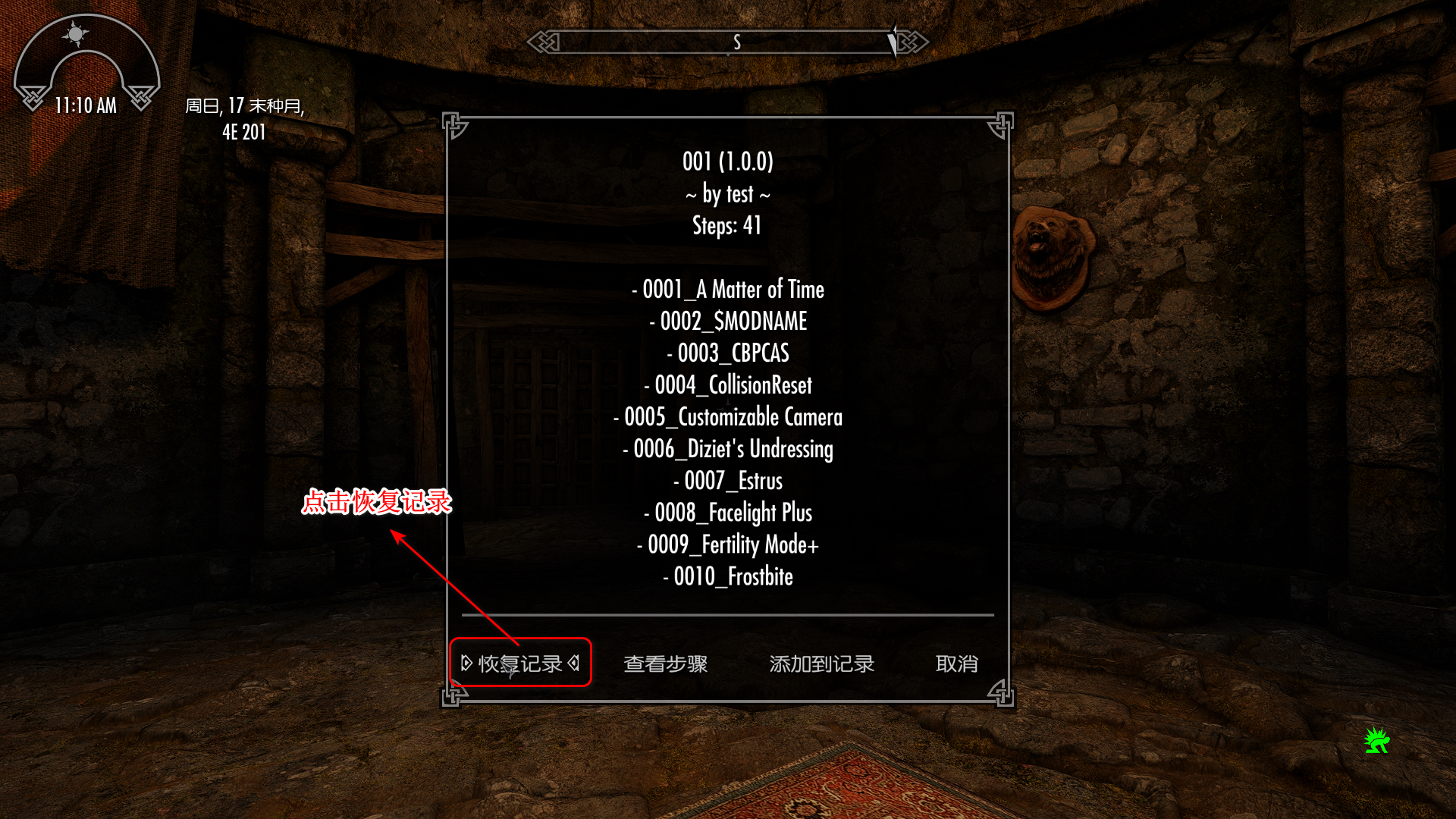Select the 0003_CBPCAS entry
Image resolution: width=1456 pixels, height=819 pixels.
tap(726, 353)
